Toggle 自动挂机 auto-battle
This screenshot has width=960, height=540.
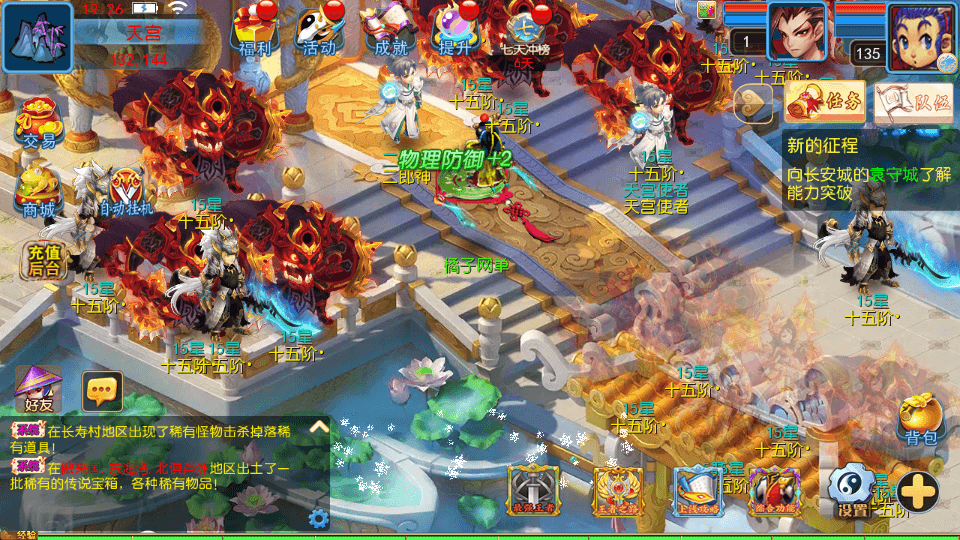click(x=127, y=192)
